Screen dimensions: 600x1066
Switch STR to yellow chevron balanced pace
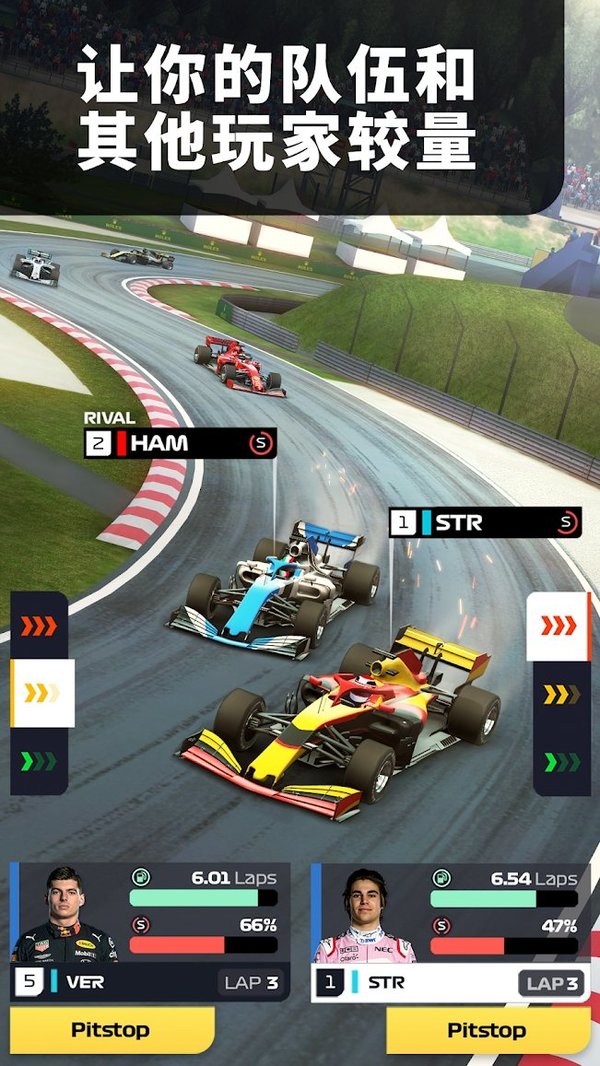(x=561, y=694)
